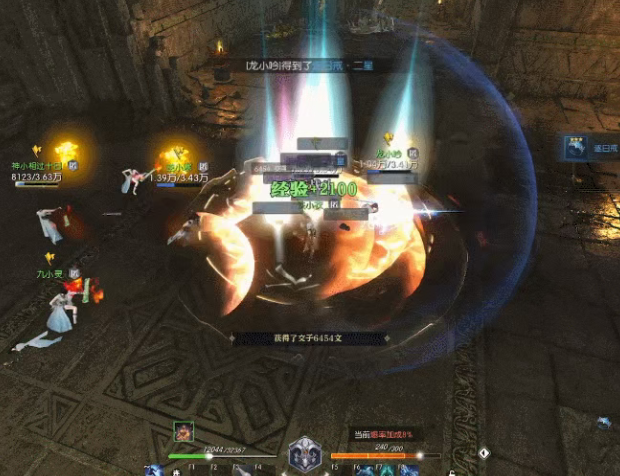The width and height of the screenshot is (620, 476).
Task: Select the silver helmet emblem between the bars
Action: tap(304, 455)
